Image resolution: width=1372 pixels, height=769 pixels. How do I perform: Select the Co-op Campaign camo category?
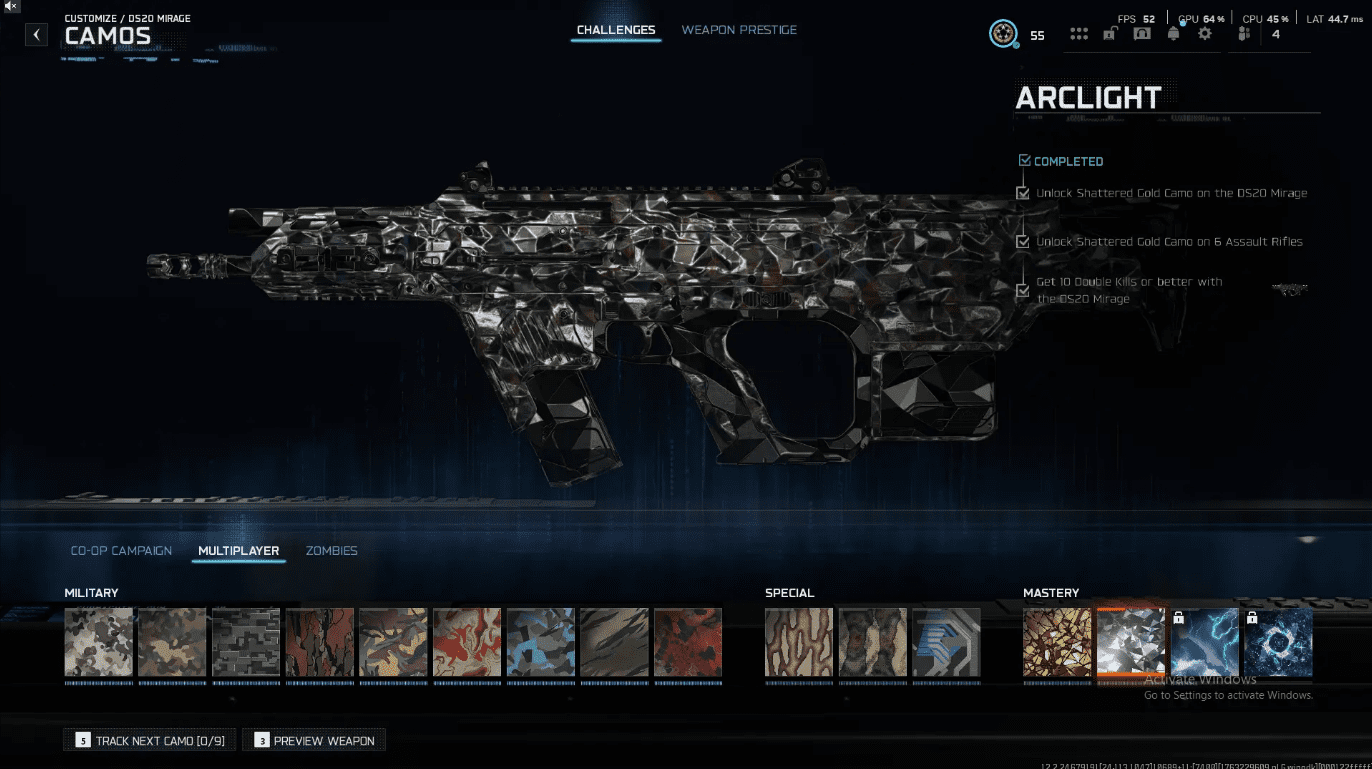pos(121,551)
